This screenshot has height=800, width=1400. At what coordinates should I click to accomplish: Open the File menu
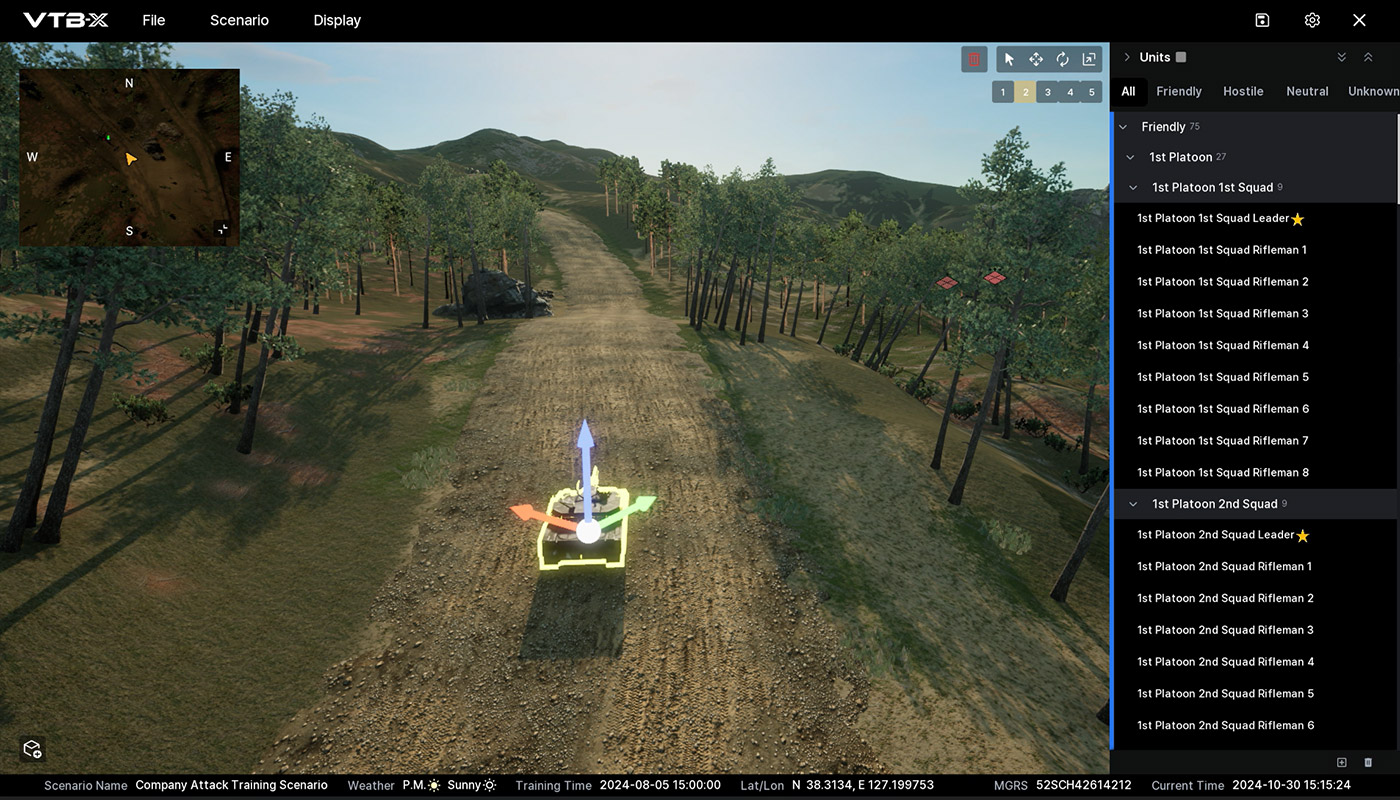point(153,20)
